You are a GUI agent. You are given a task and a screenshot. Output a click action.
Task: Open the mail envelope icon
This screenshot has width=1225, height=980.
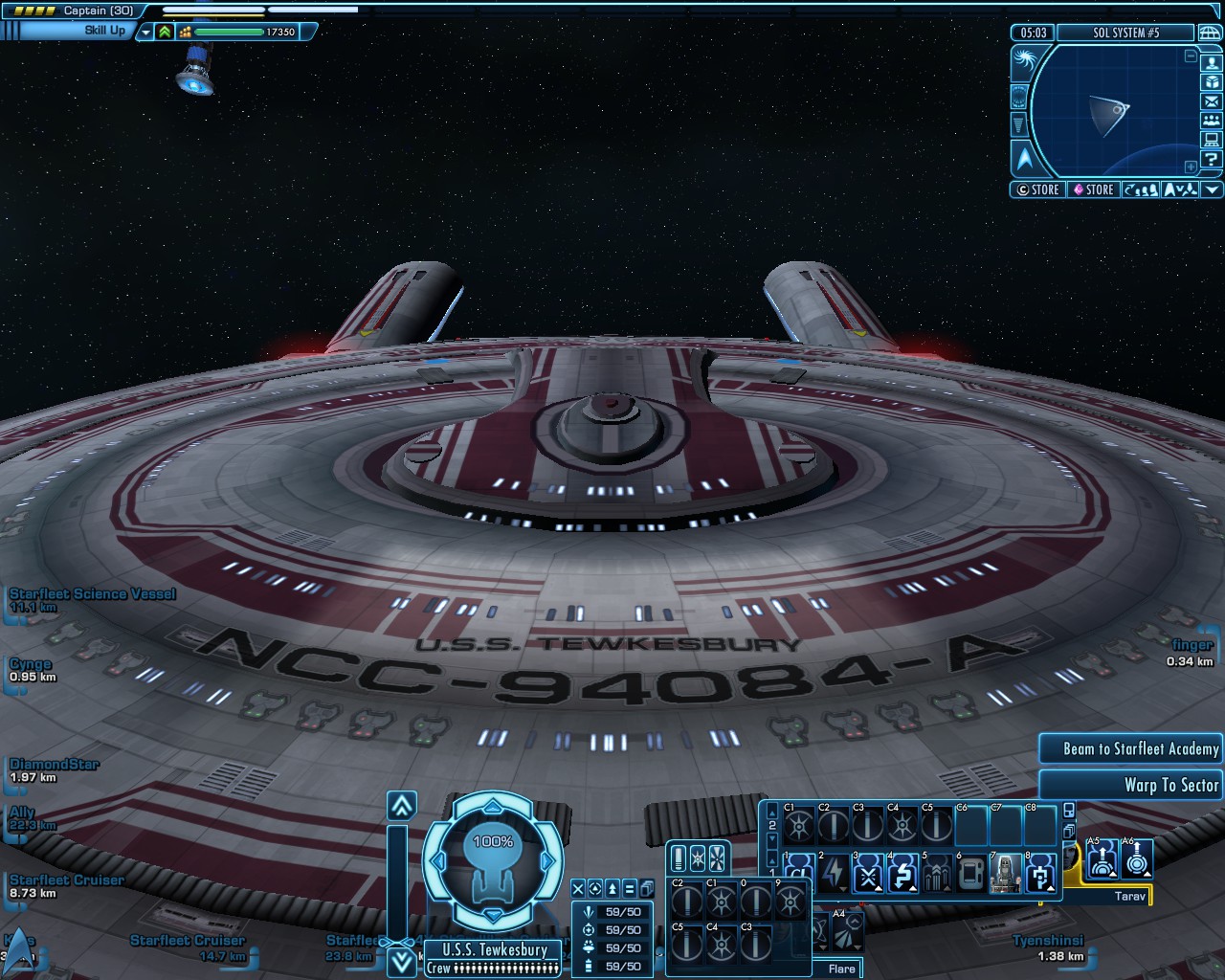pos(1212,101)
